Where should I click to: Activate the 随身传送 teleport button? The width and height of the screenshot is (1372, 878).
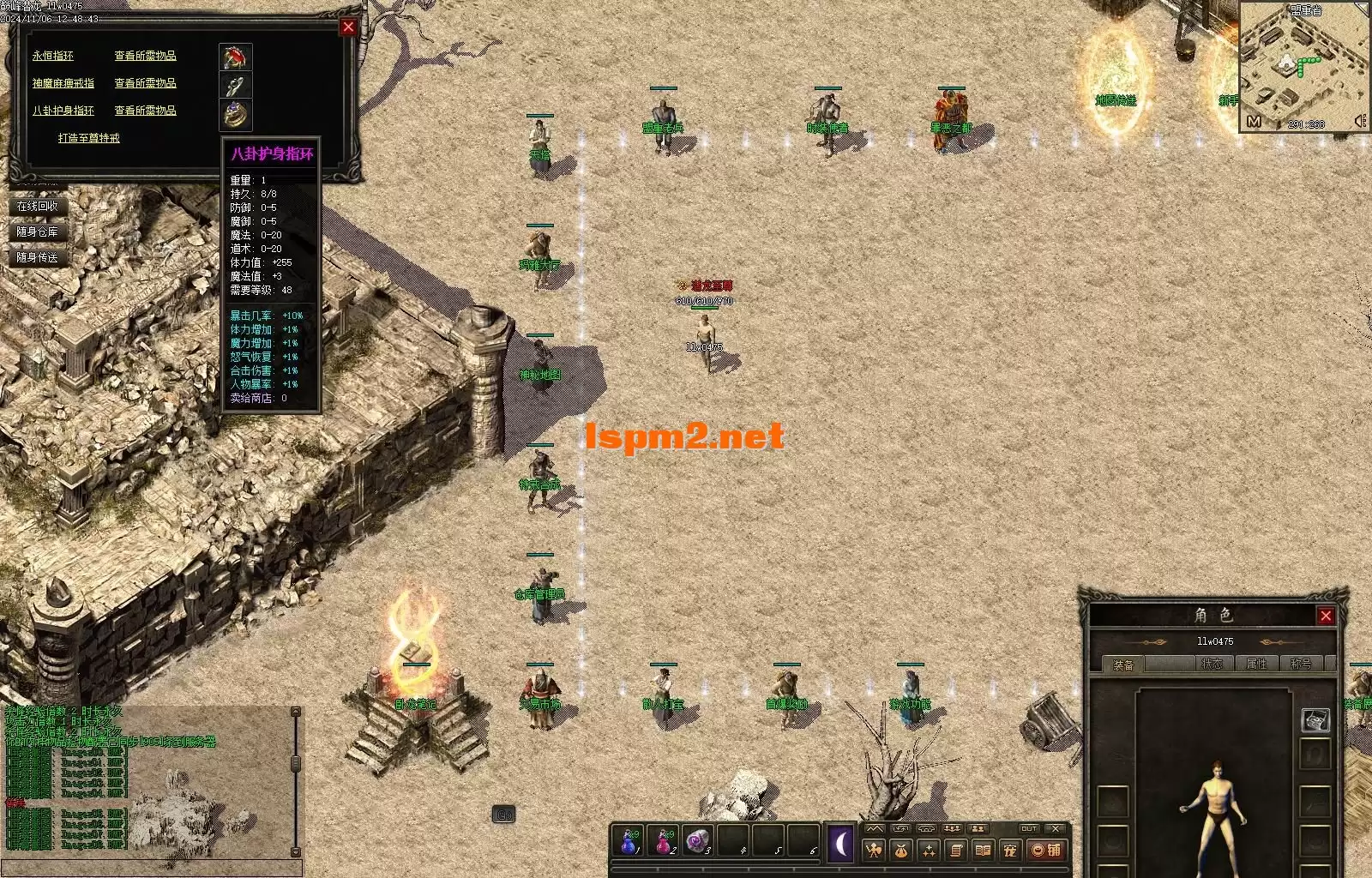[x=38, y=258]
